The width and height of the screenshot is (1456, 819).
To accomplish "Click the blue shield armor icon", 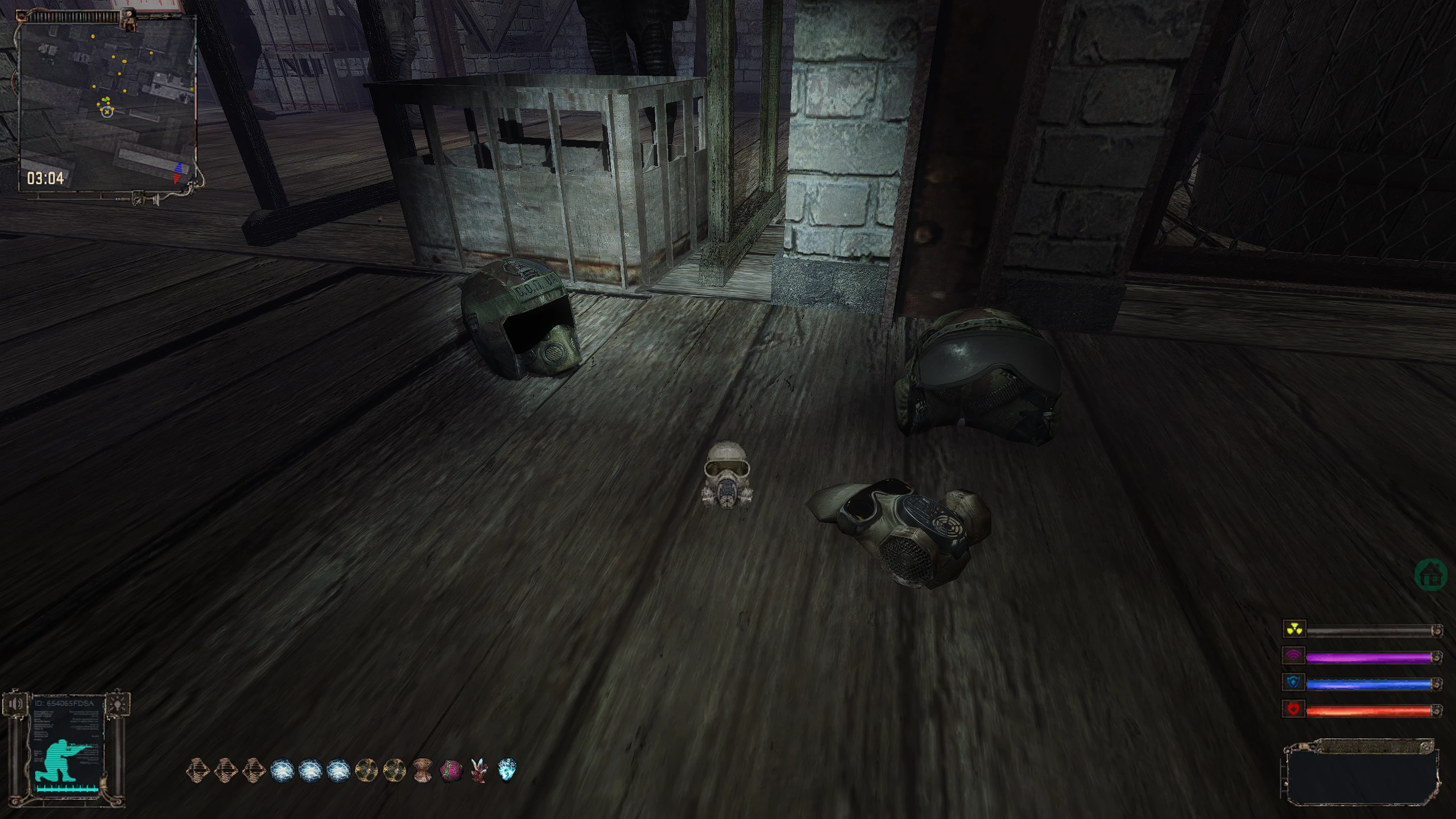I will [1294, 683].
